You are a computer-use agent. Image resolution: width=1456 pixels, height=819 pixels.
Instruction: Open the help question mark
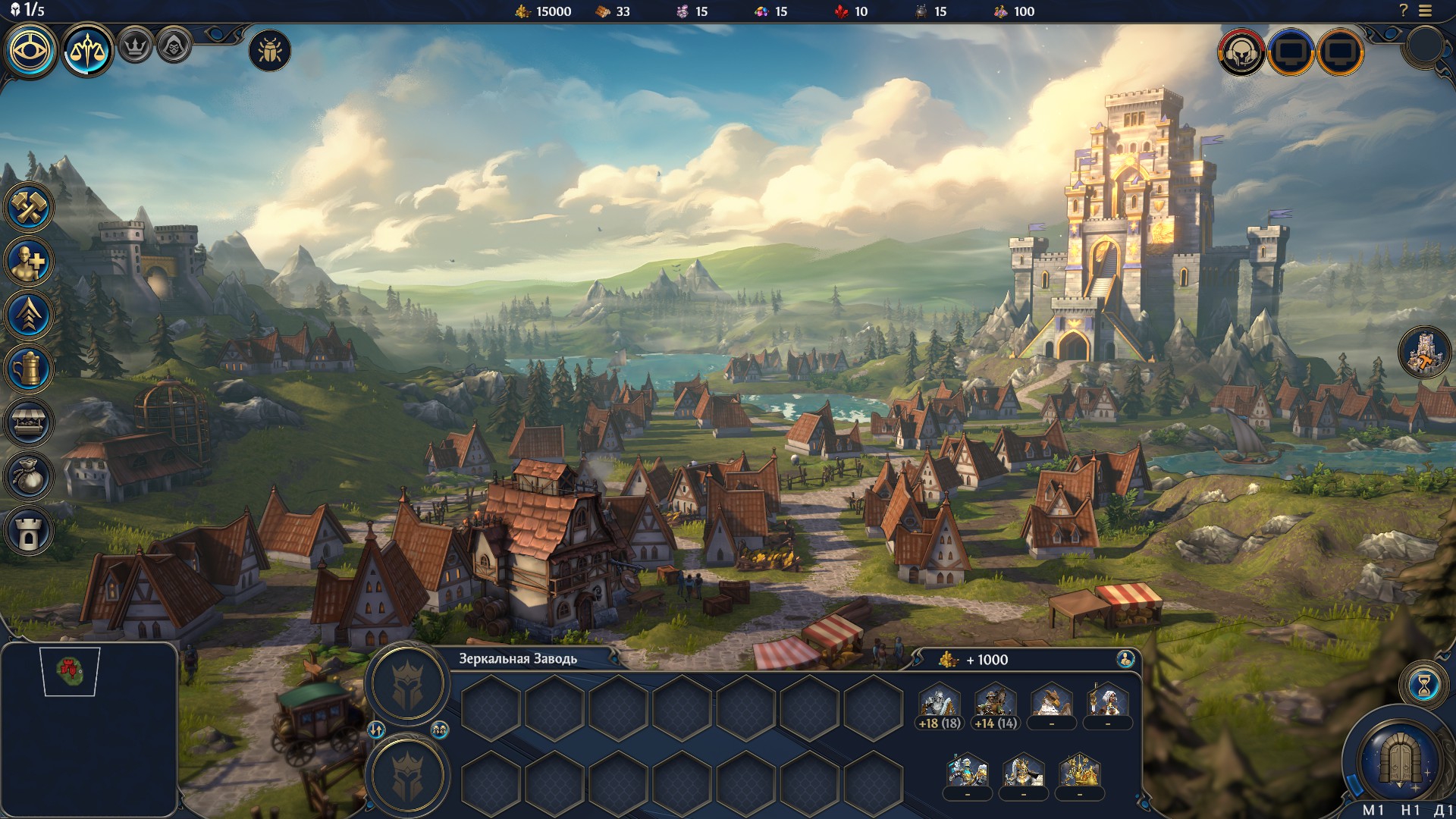(x=1403, y=11)
